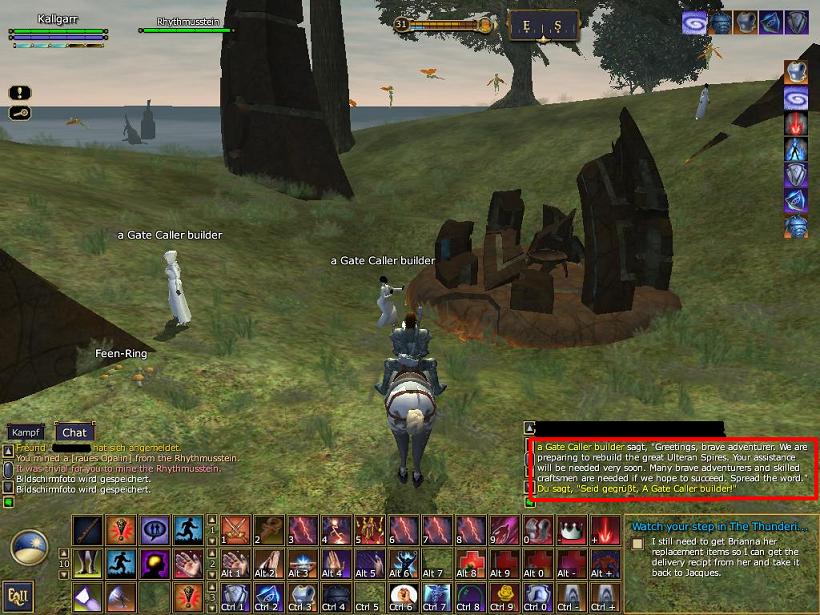Use the Ctrl 6 white fist ability
This screenshot has height=615, width=820.
tap(403, 597)
